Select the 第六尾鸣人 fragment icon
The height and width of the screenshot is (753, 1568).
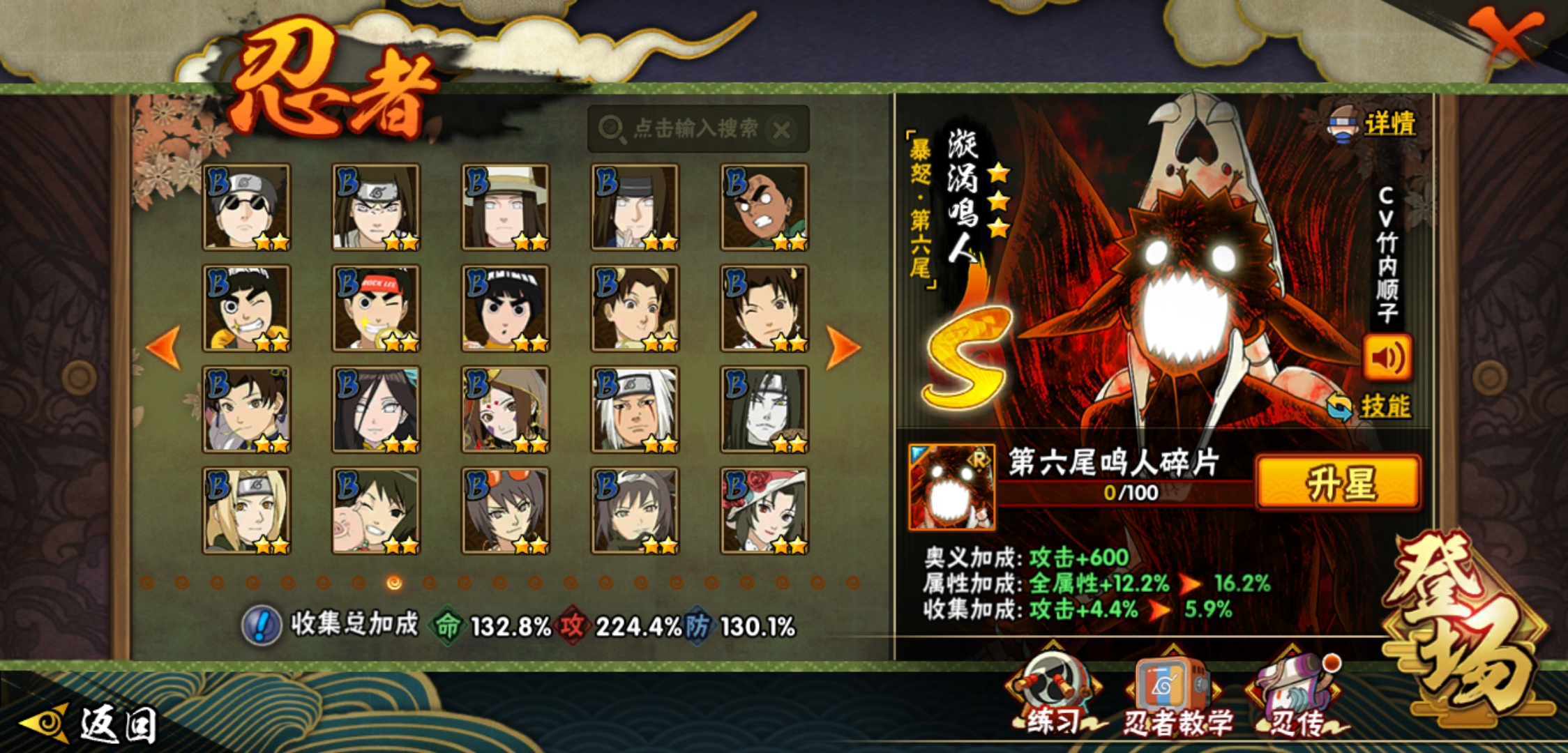[x=951, y=487]
